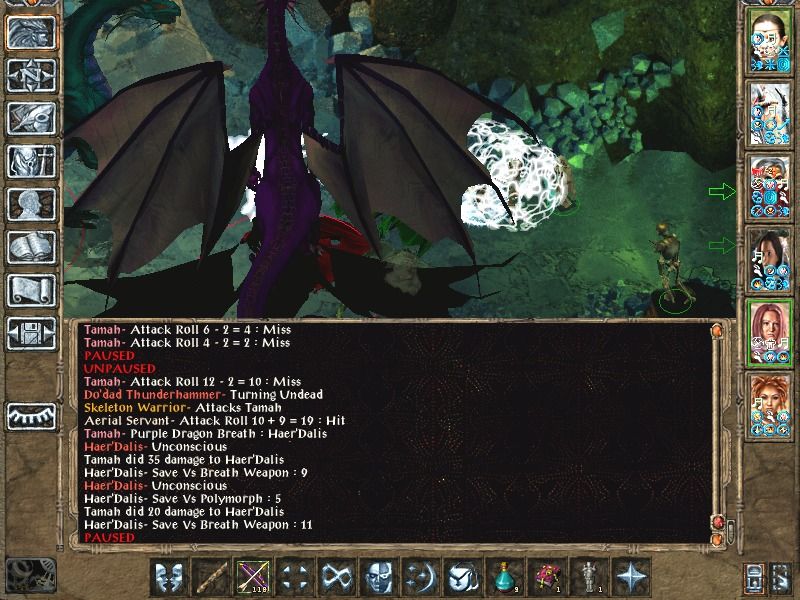Viewport: 800px width, 600px height.
Task: Select the quarterstaff weapon slot
Action: click(x=210, y=577)
